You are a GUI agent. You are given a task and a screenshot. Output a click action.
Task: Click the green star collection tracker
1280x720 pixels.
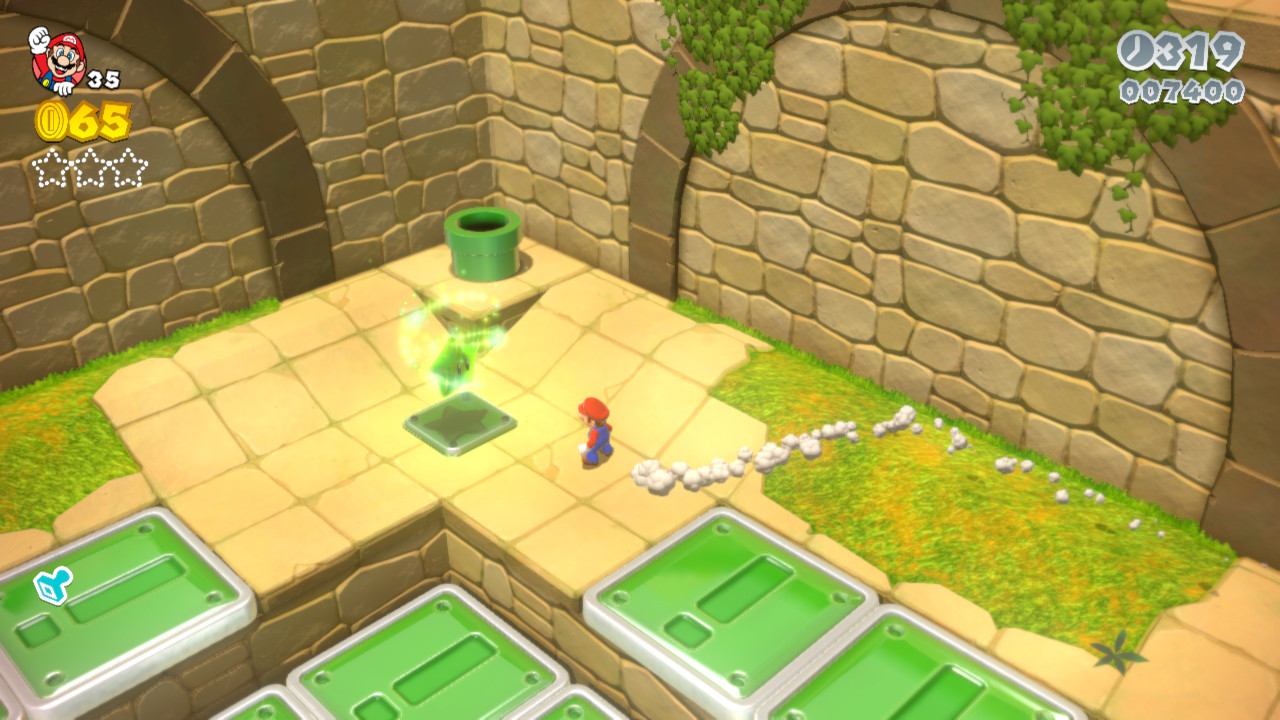[90, 168]
